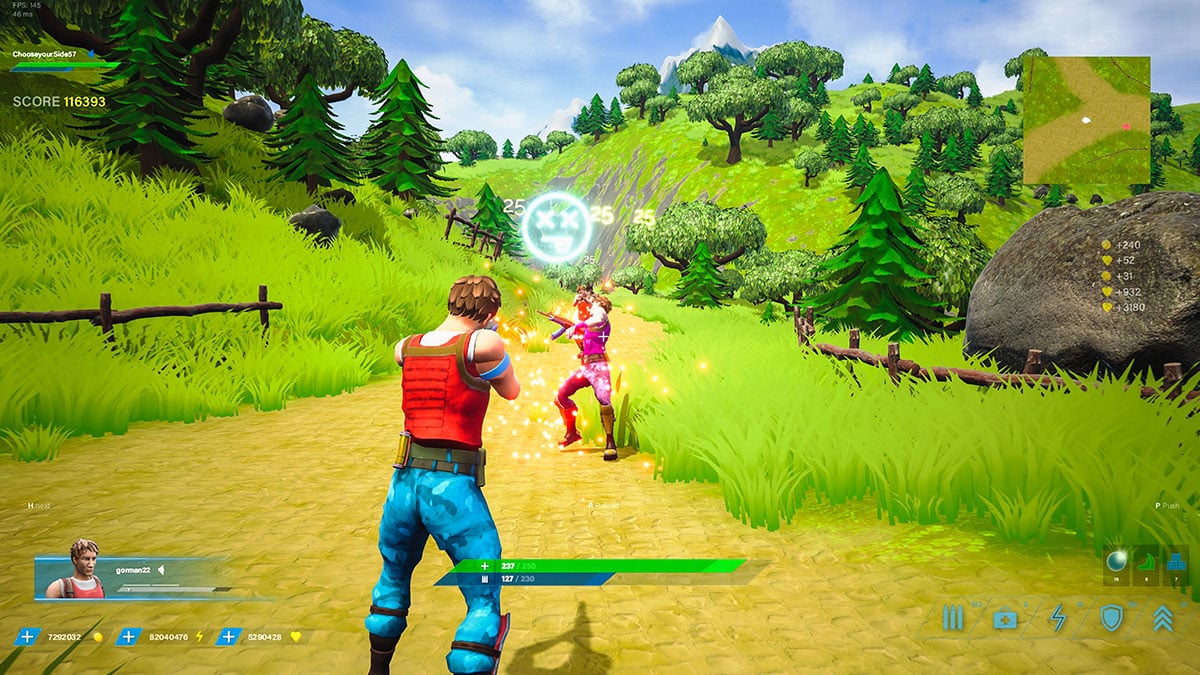Screen dimensions: 1200x675
Task: Trigger the triple-chevron boost ability
Action: coord(1162,618)
